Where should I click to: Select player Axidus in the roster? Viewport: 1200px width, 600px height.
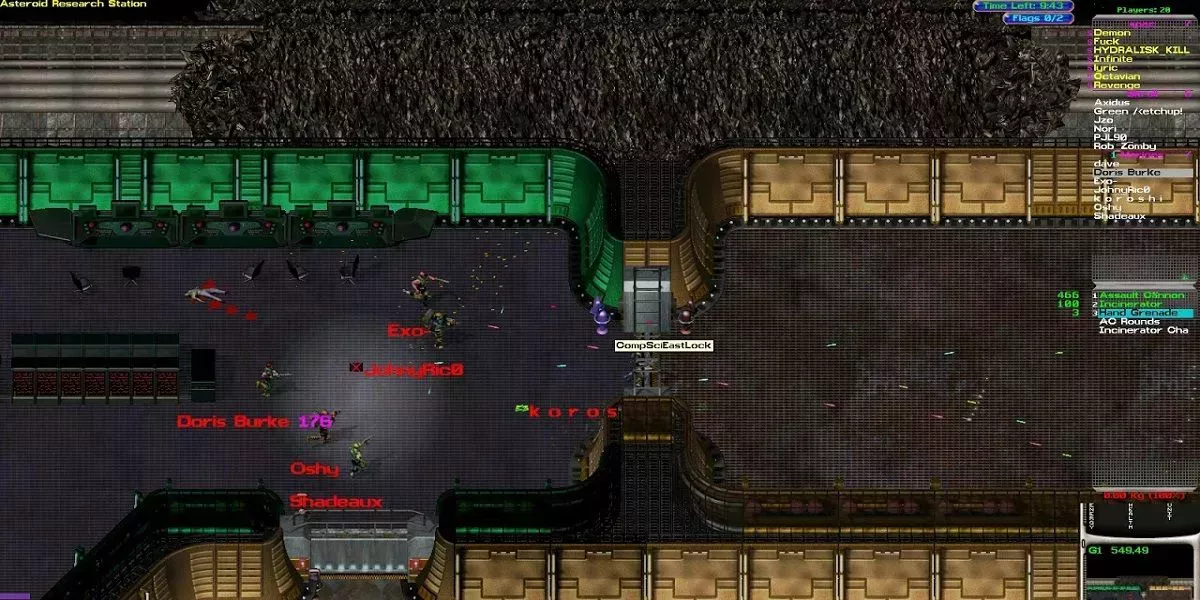click(1112, 102)
